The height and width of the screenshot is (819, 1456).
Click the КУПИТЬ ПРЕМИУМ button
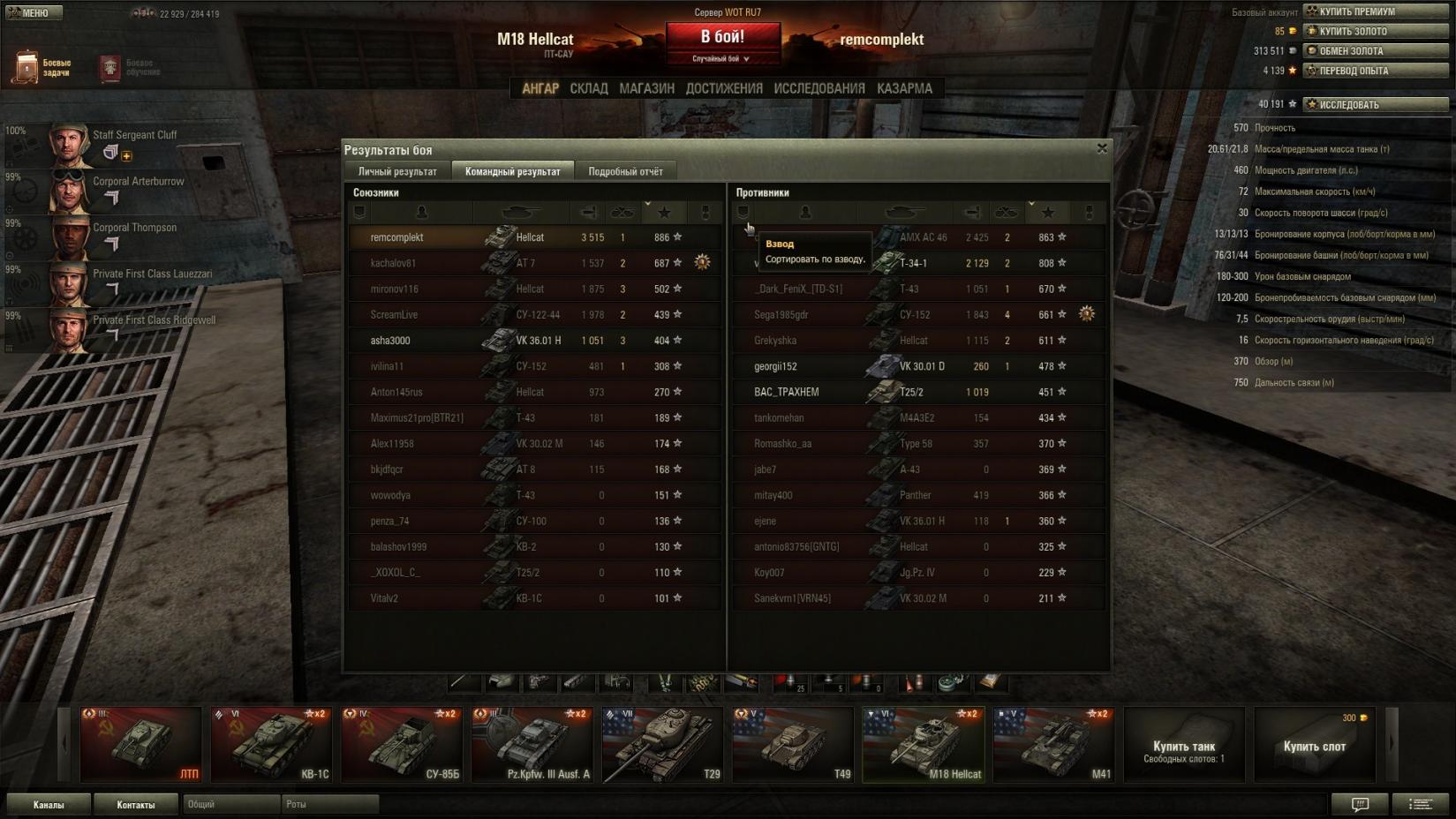pyautogui.click(x=1376, y=11)
